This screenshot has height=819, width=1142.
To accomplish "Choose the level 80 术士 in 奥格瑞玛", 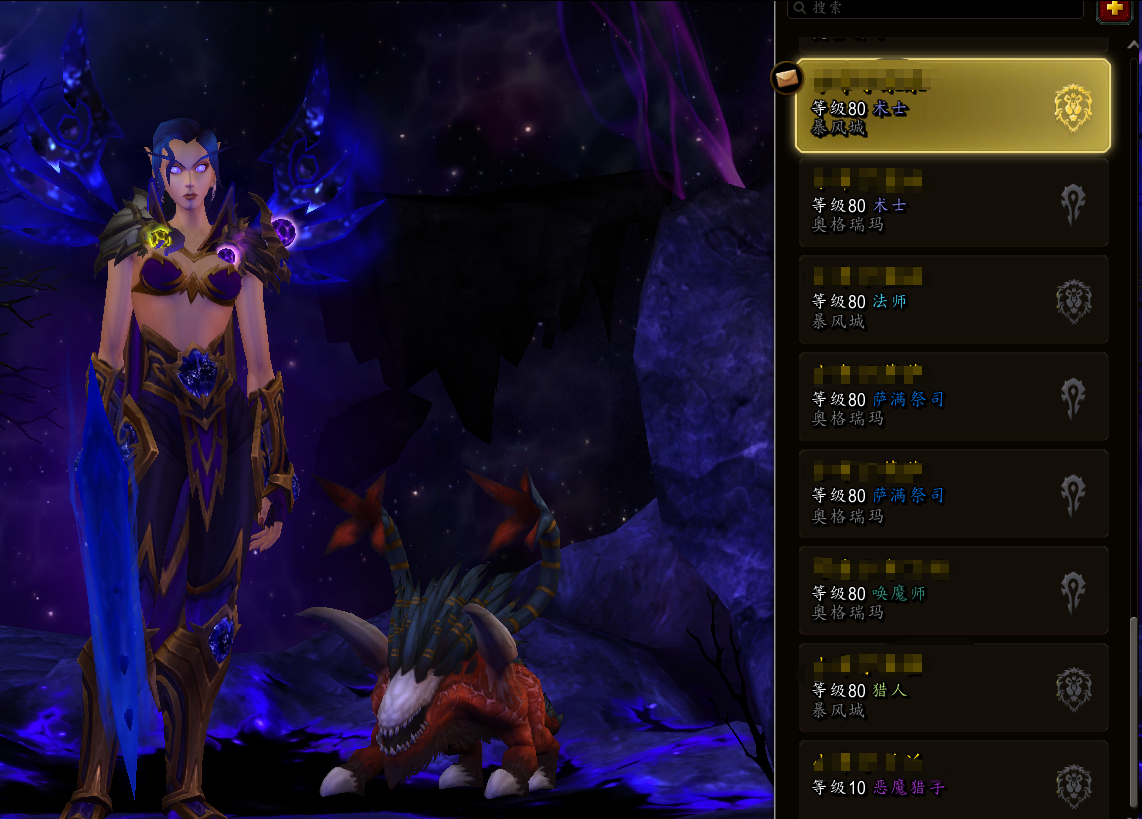I will click(952, 203).
